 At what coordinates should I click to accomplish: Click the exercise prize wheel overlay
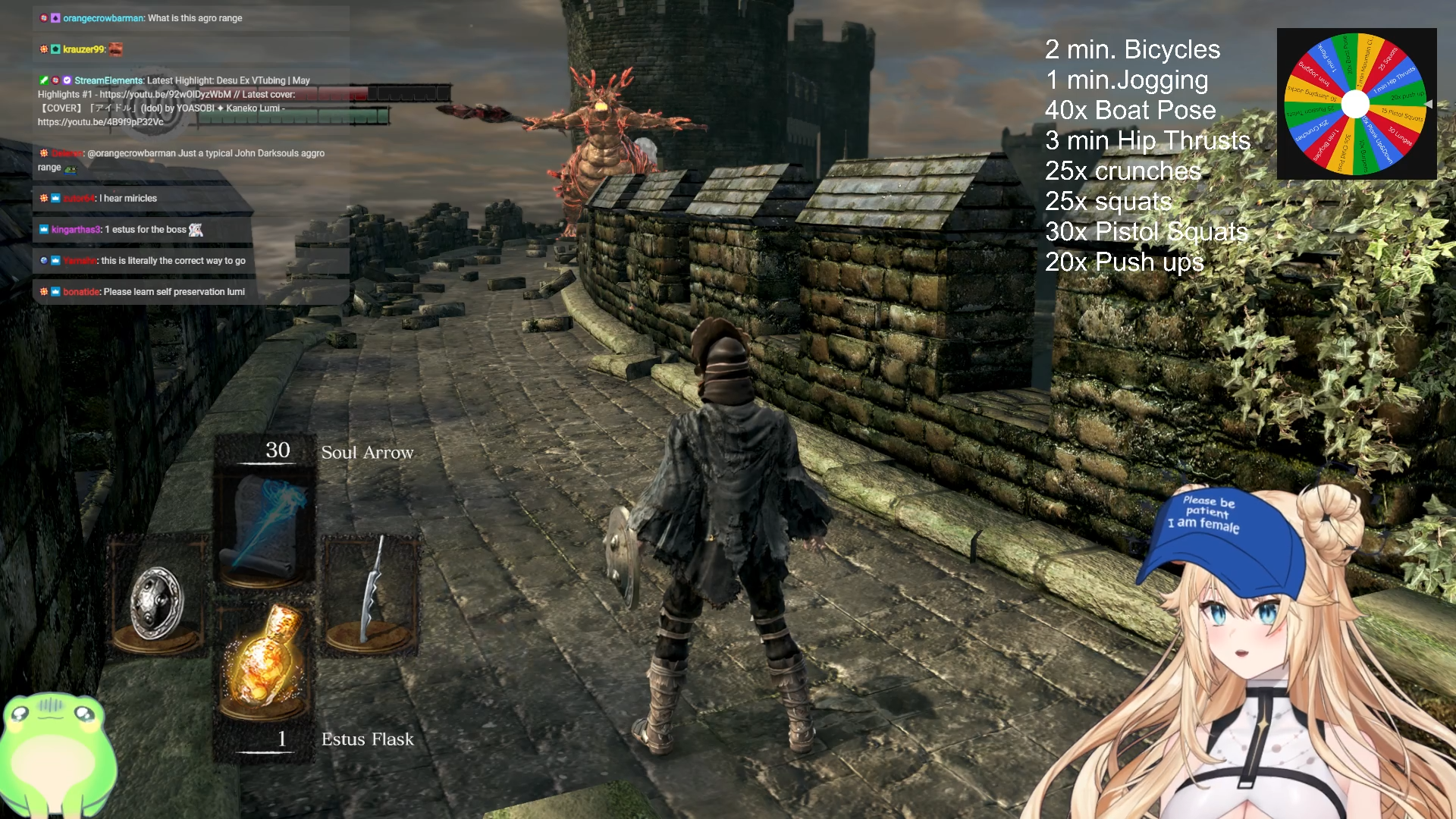(x=1356, y=104)
